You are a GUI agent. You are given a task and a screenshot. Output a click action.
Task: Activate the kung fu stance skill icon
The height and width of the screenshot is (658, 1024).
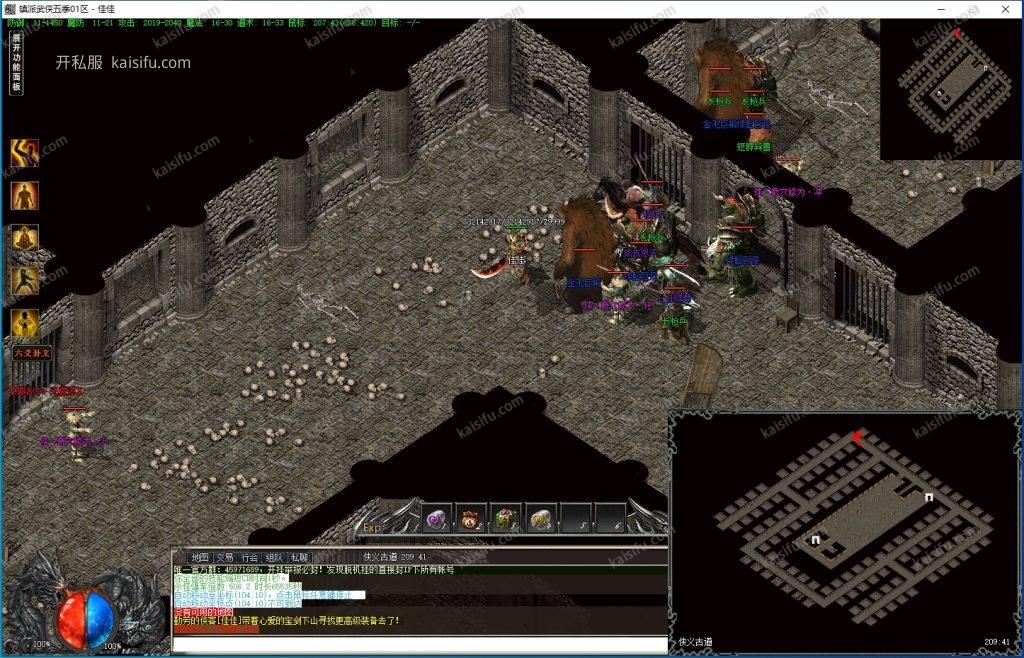(x=25, y=281)
